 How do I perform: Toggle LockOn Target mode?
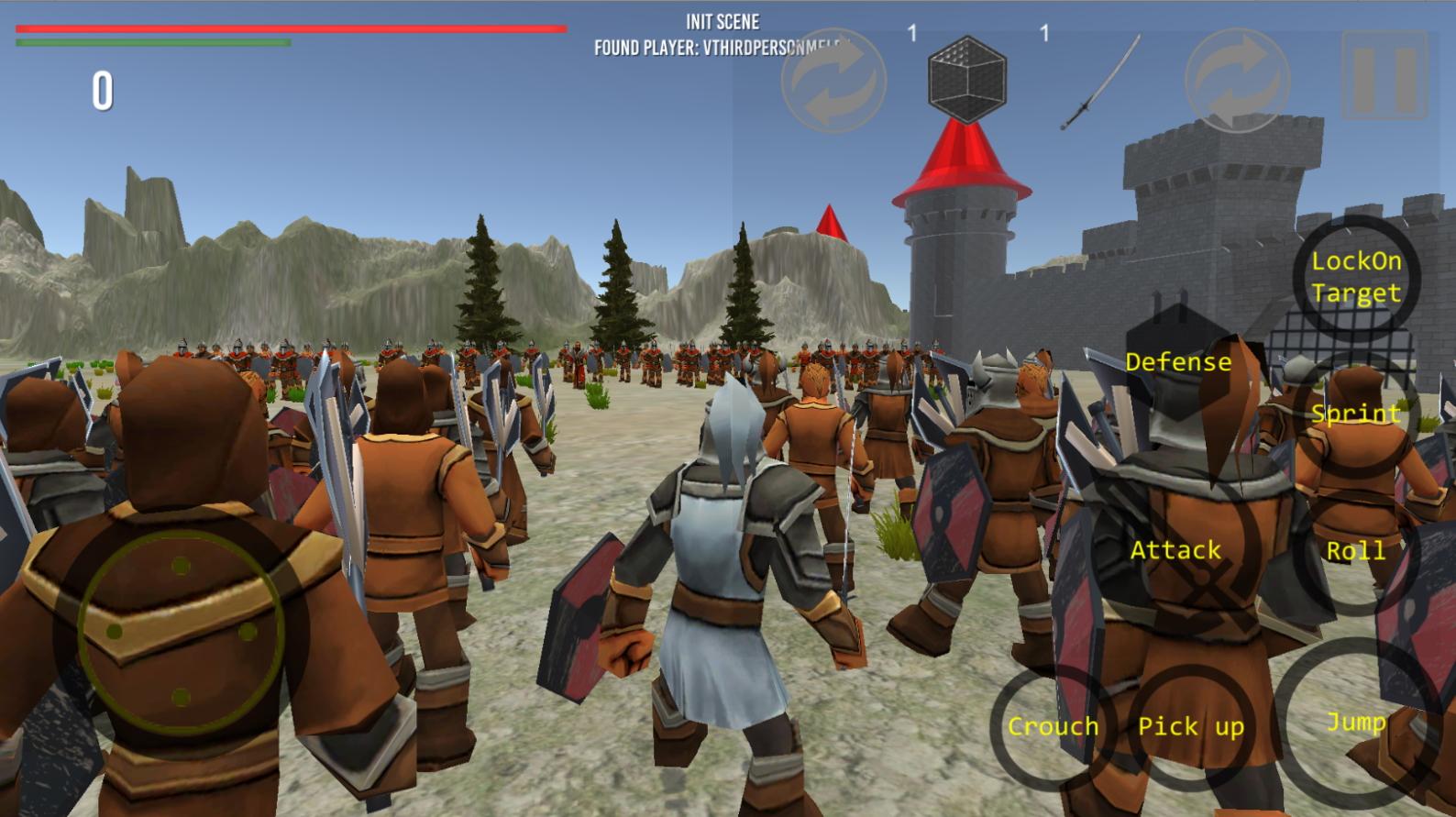(x=1357, y=279)
